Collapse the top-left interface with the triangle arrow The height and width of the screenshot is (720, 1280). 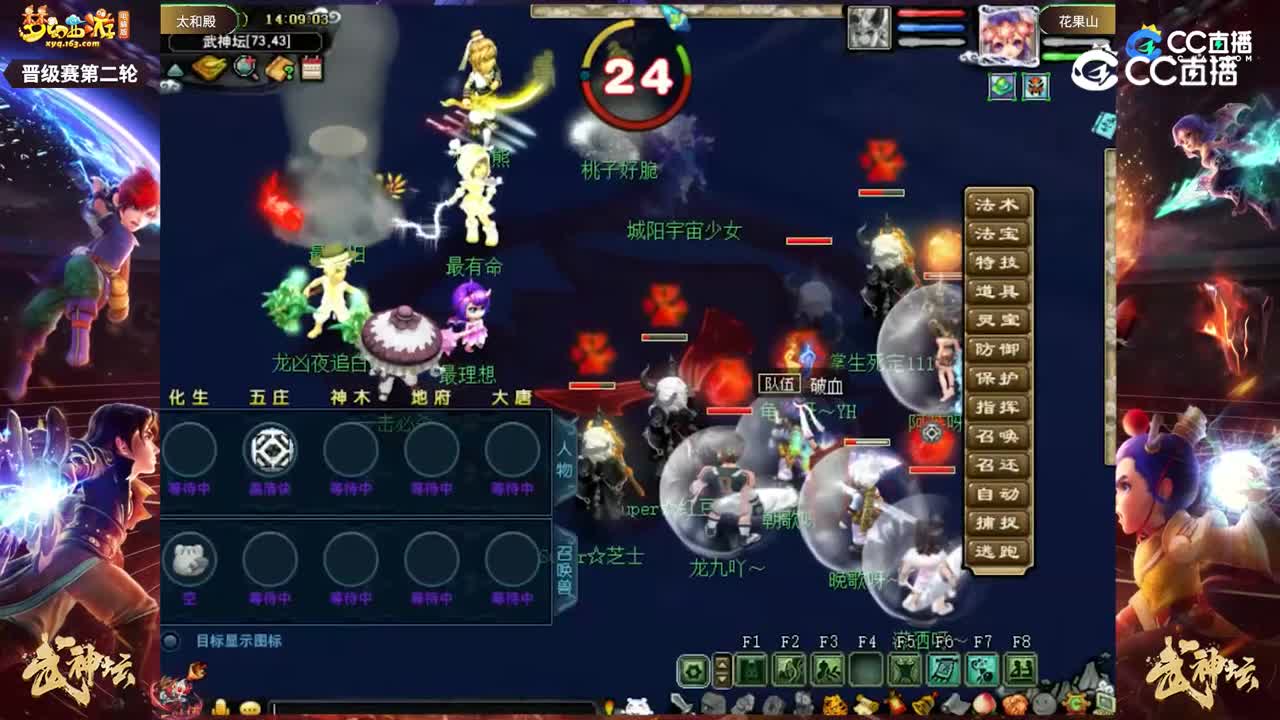pyautogui.click(x=174, y=71)
